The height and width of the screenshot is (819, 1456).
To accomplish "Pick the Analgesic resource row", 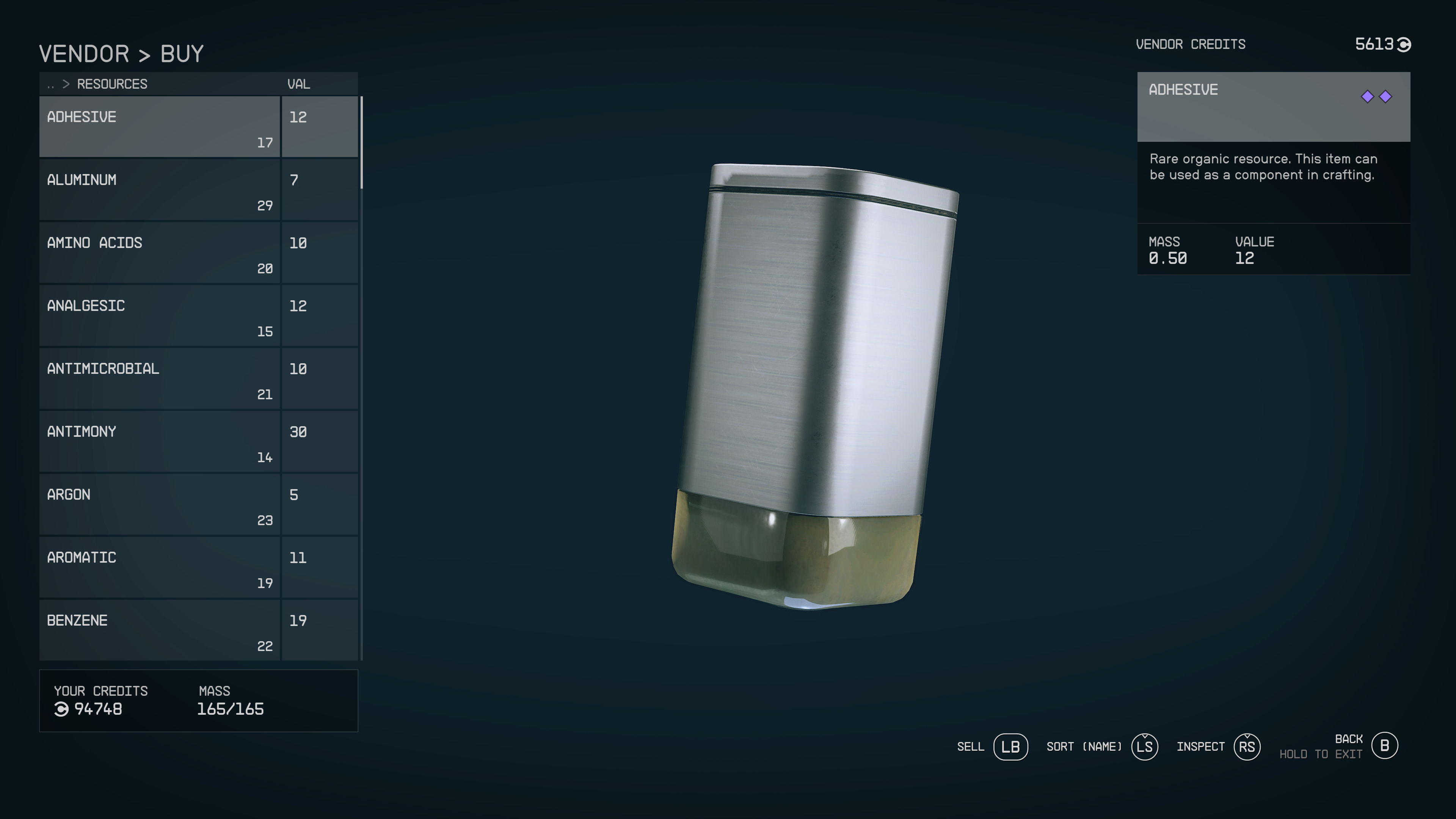I will pyautogui.click(x=159, y=315).
